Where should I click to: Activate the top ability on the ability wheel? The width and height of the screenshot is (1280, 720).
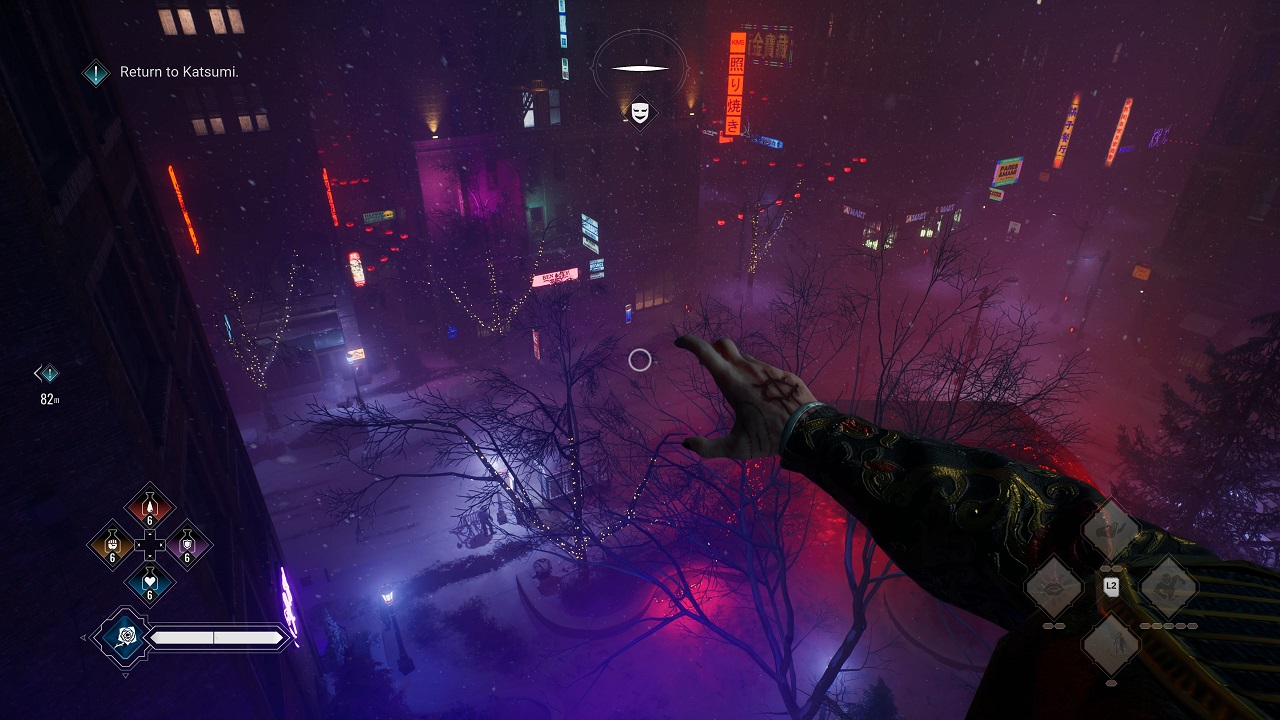pos(1110,530)
